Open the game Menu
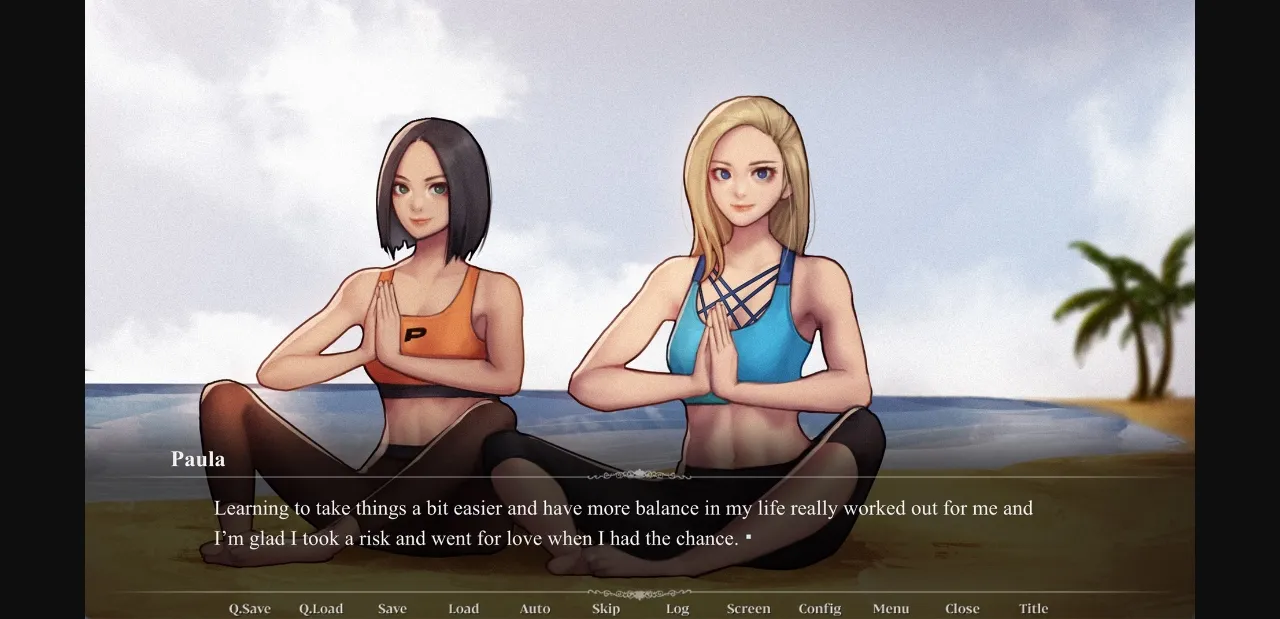Viewport: 1280px width, 619px height. (x=891, y=608)
